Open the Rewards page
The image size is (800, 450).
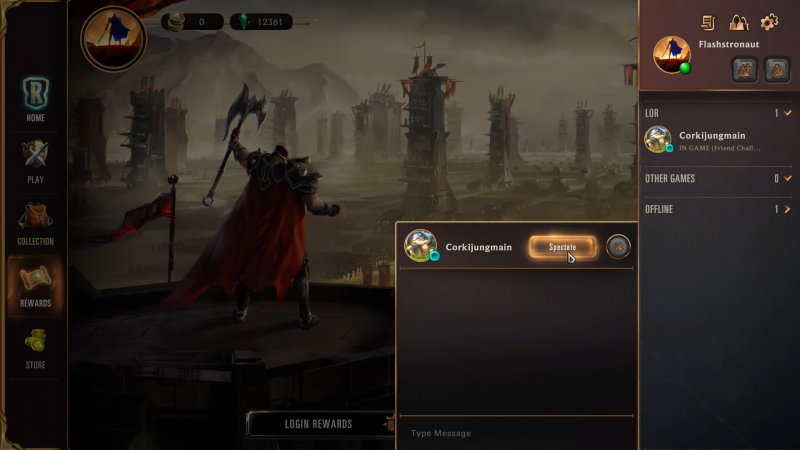(35, 286)
